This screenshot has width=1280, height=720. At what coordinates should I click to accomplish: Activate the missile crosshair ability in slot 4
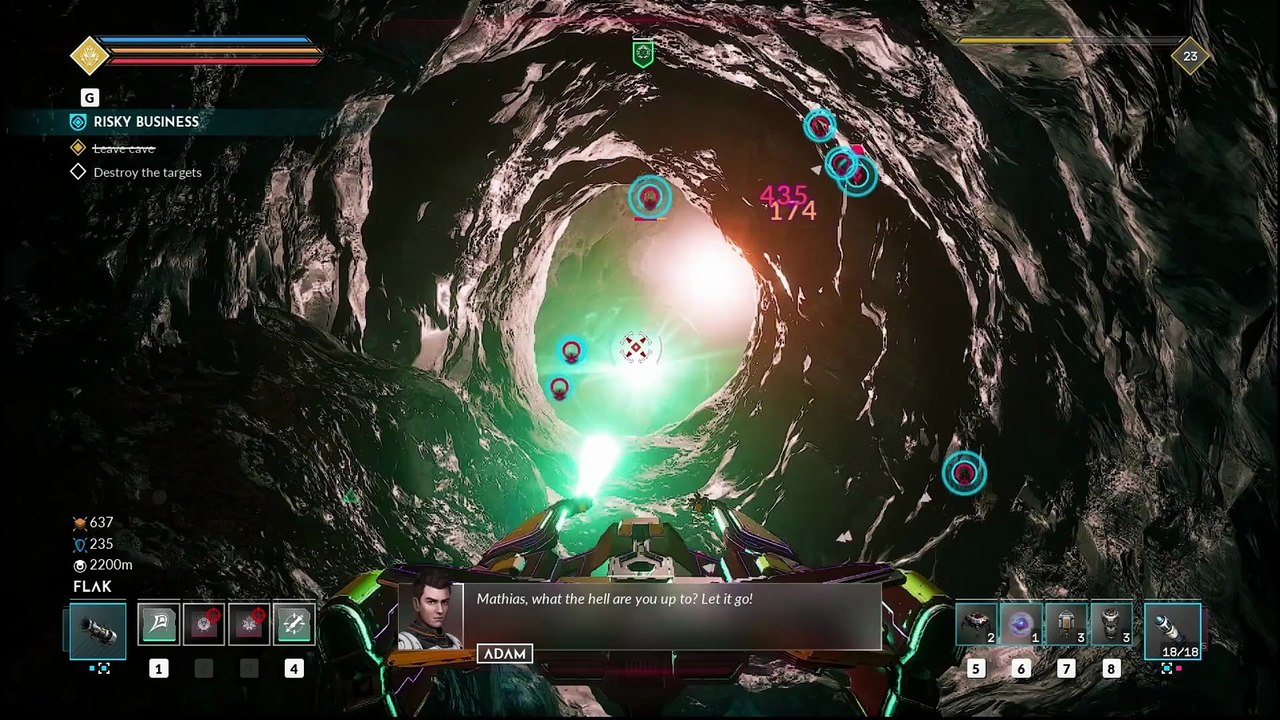293,624
